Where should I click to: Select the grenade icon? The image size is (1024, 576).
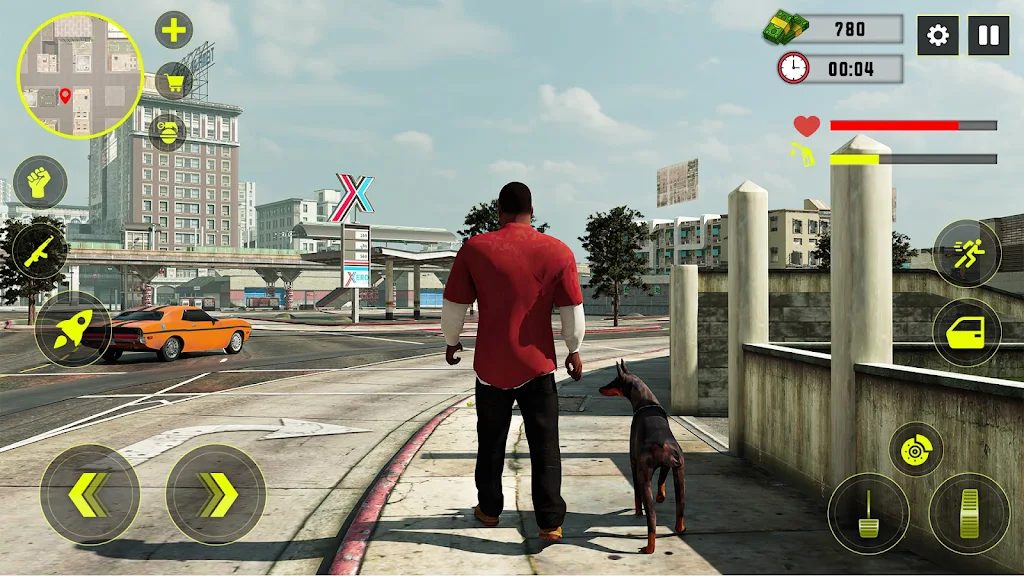[167, 131]
